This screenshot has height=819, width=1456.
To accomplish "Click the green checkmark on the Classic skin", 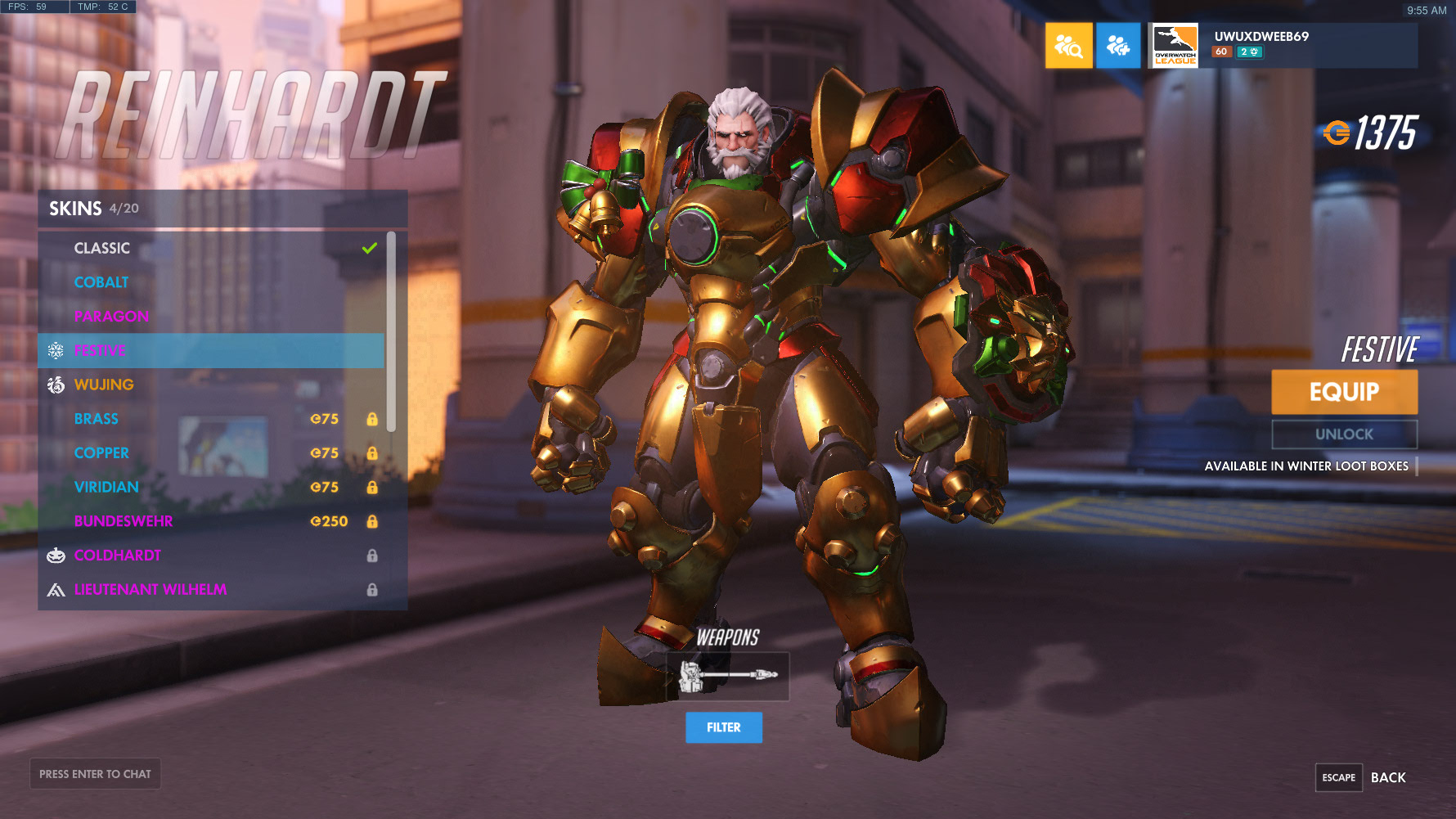I will (x=370, y=247).
